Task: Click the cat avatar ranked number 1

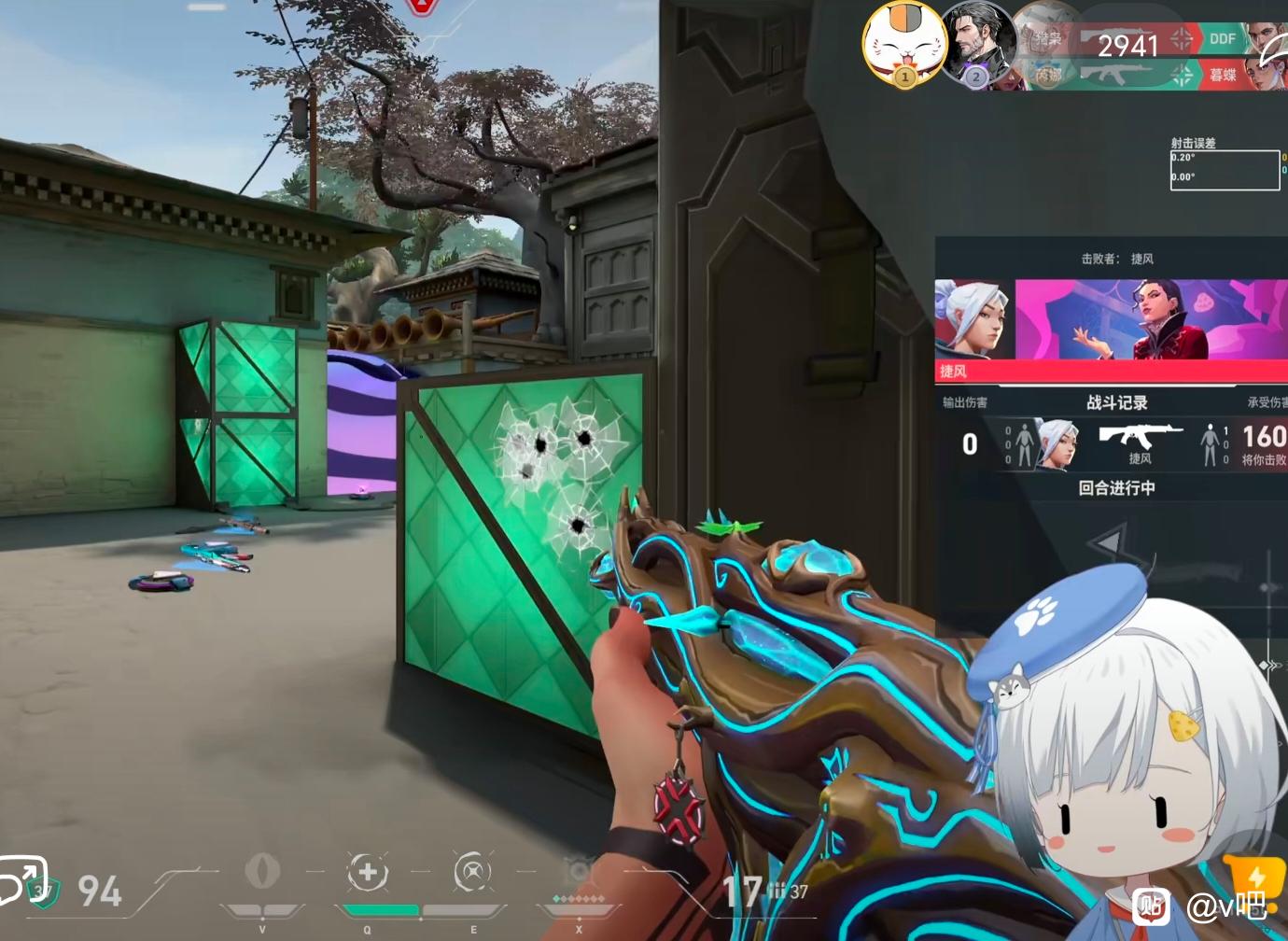Action: [x=903, y=44]
